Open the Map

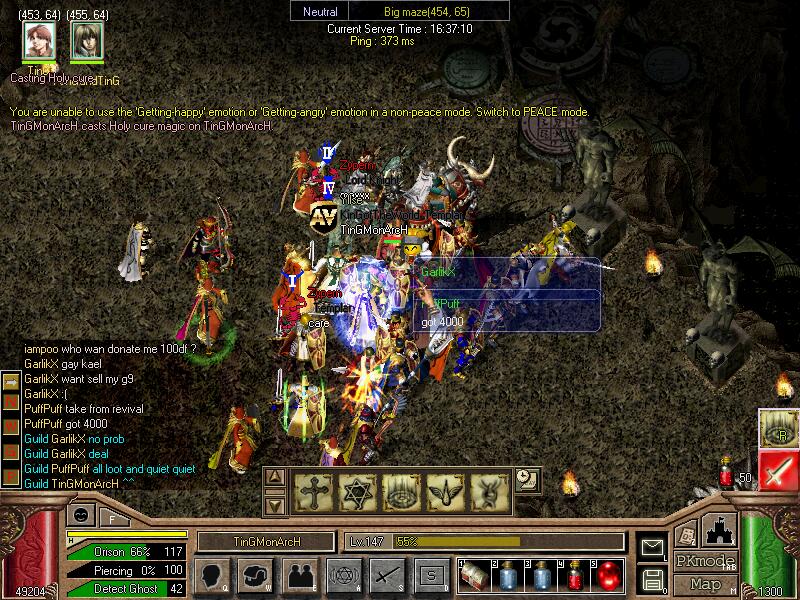click(705, 584)
